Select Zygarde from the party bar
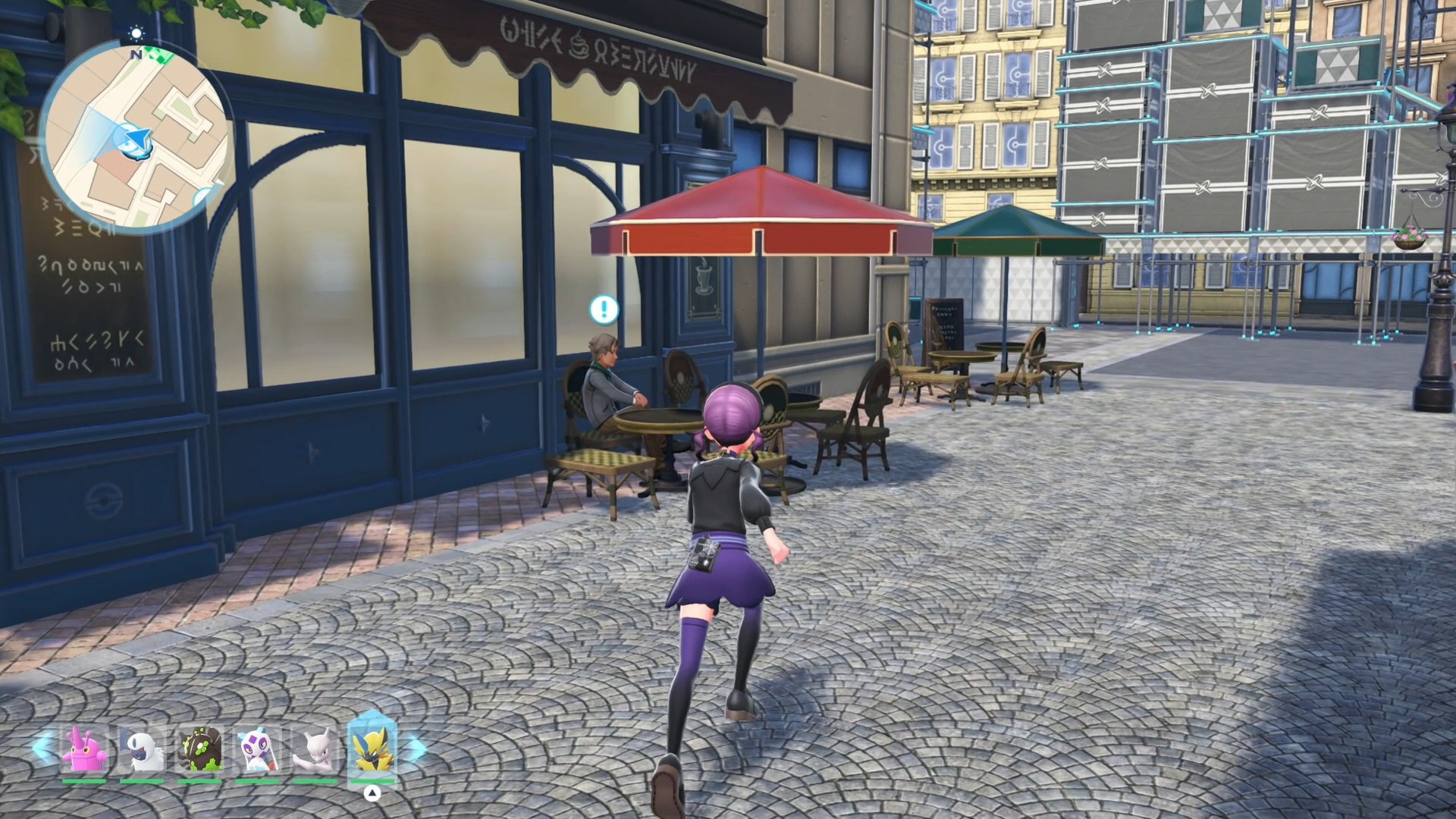This screenshot has height=819, width=1456. pos(200,751)
